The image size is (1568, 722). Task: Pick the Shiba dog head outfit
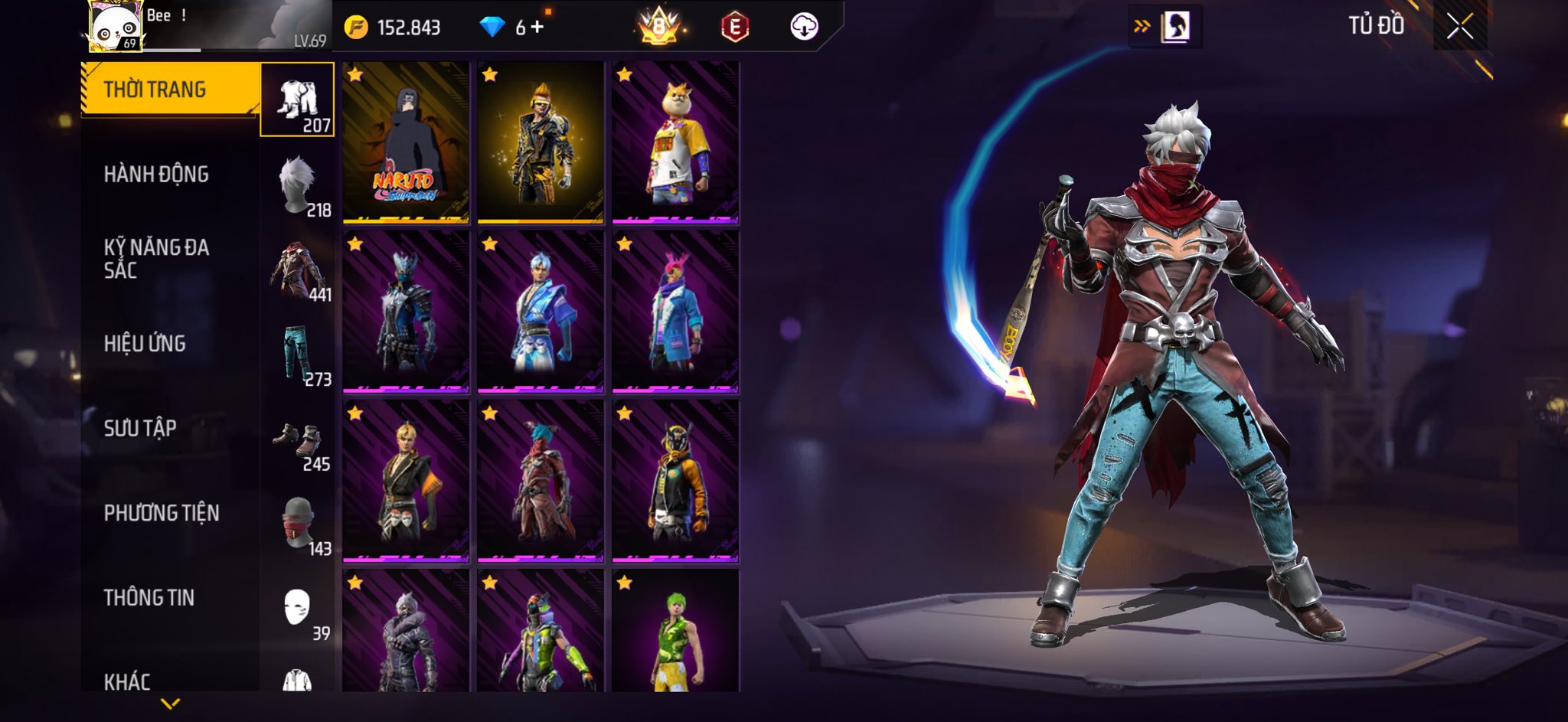point(675,143)
